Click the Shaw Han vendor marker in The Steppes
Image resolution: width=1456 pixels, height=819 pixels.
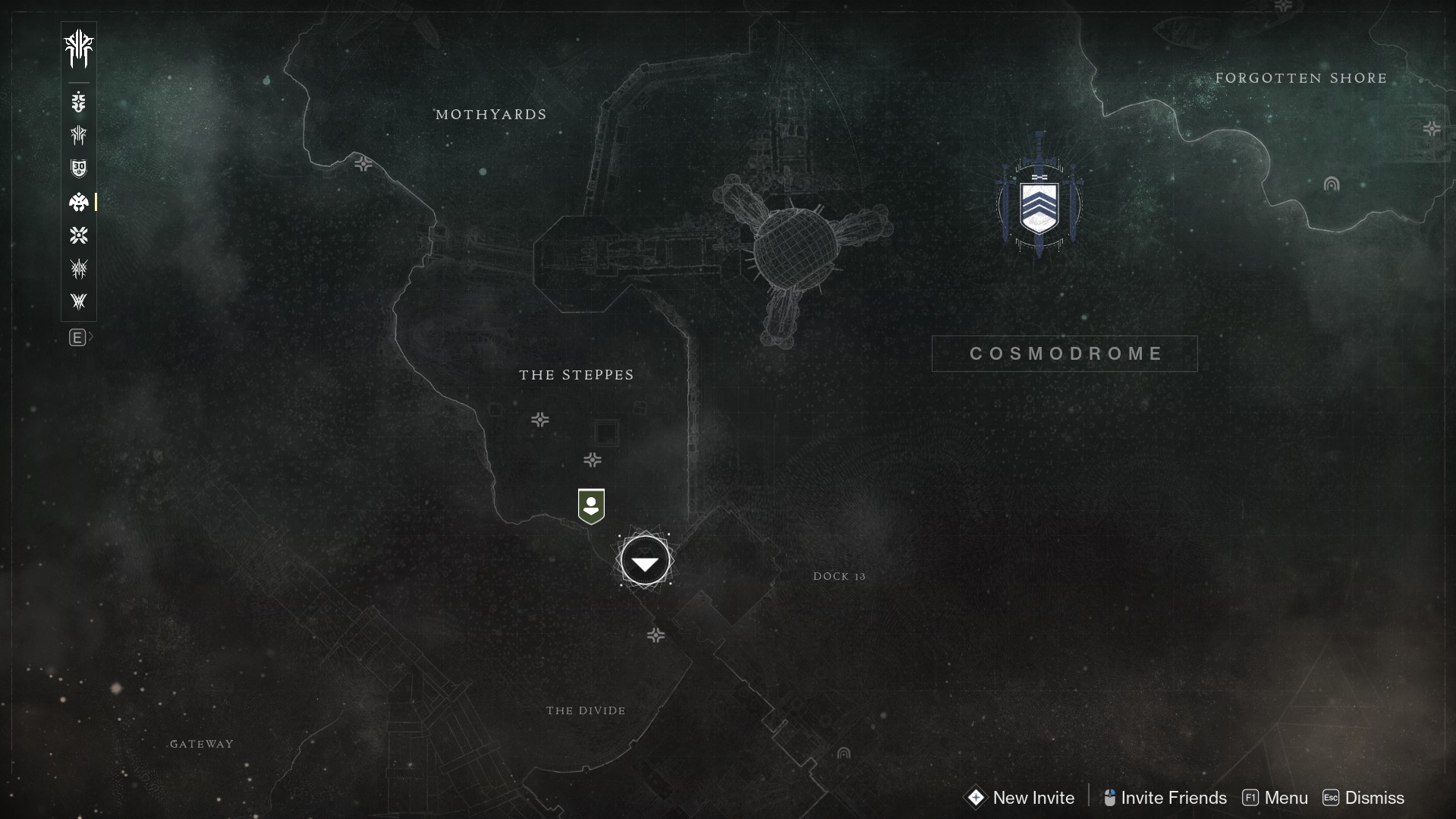point(591,506)
